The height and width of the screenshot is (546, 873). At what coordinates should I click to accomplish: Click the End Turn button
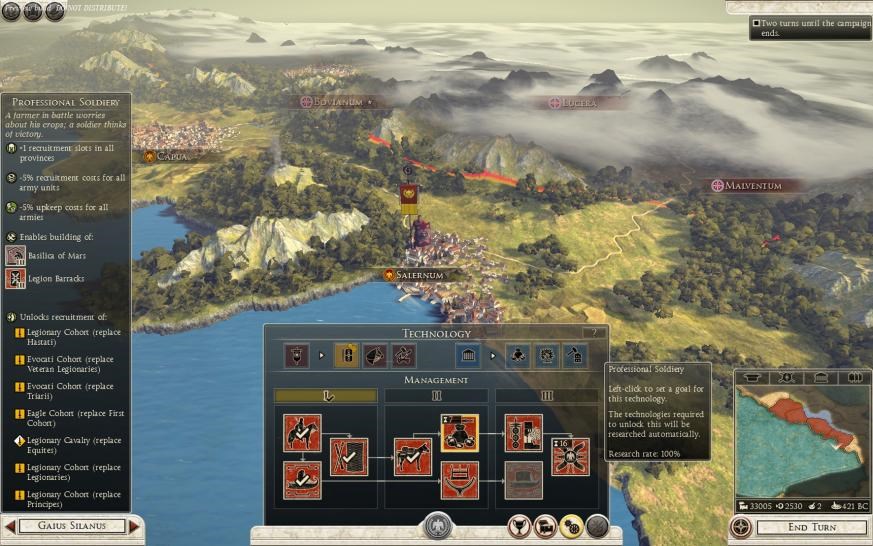[x=810, y=527]
